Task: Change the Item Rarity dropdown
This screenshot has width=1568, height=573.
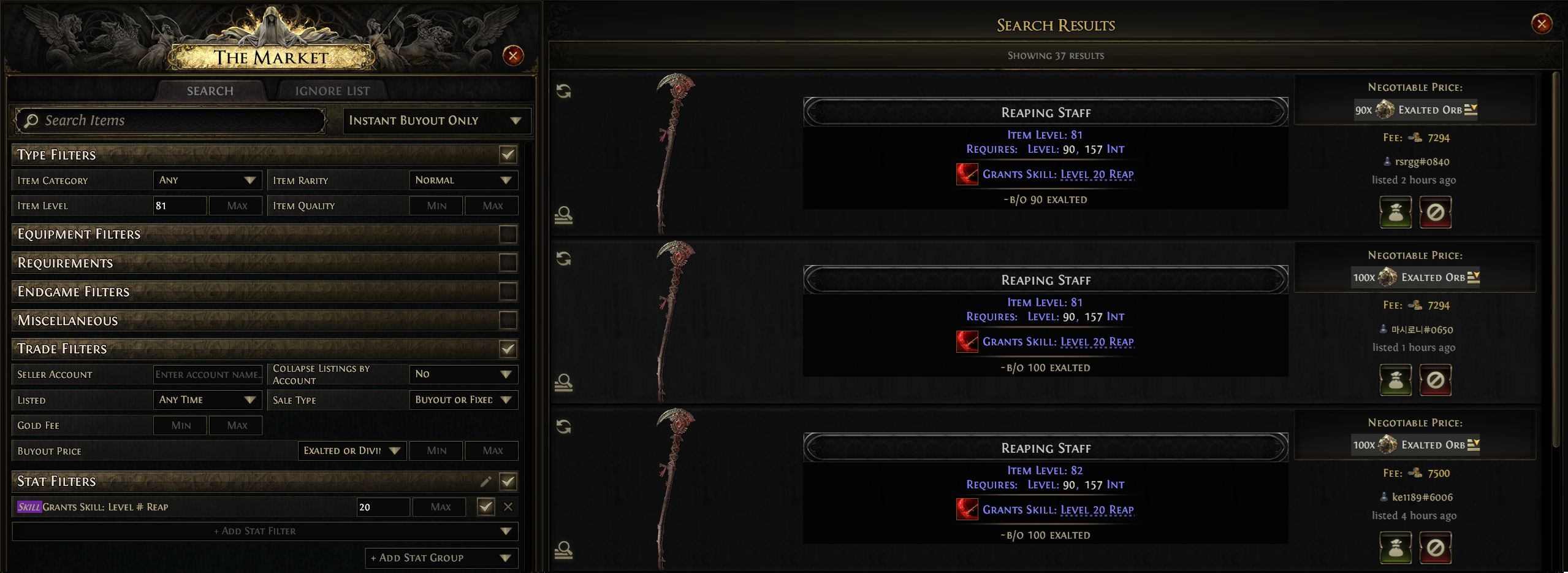Action: point(463,180)
